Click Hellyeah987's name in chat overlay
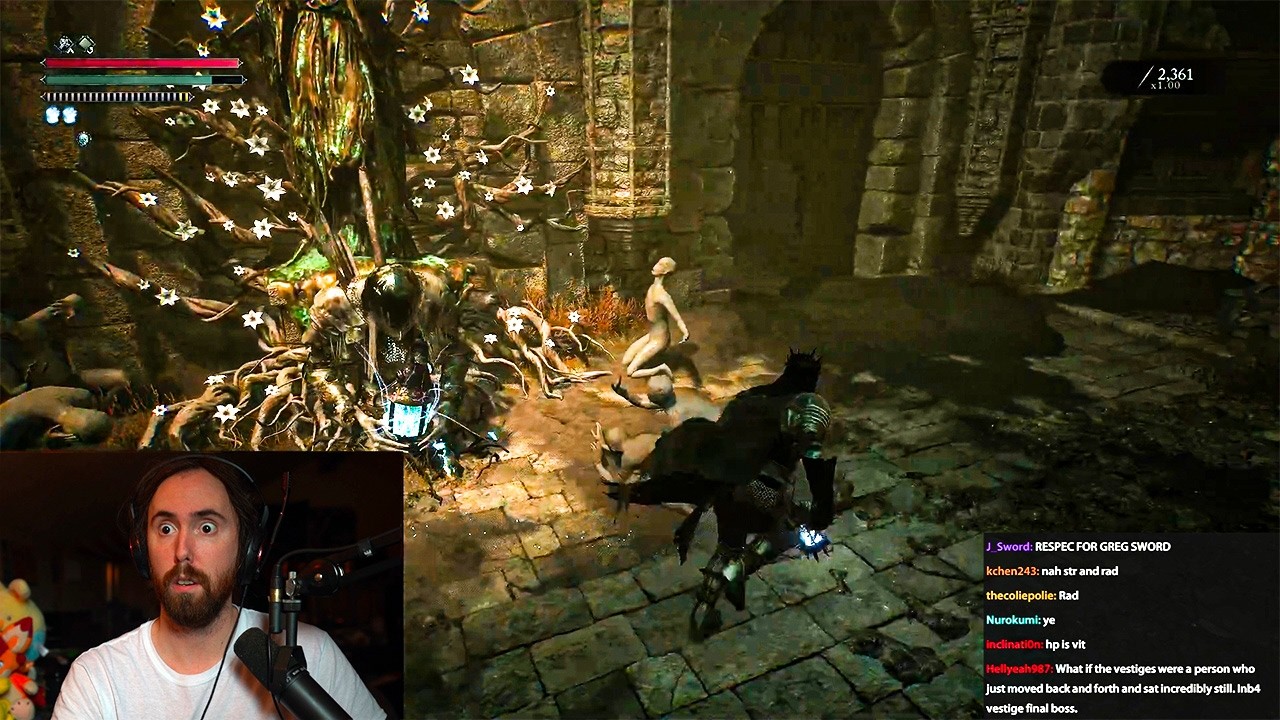 1018,669
